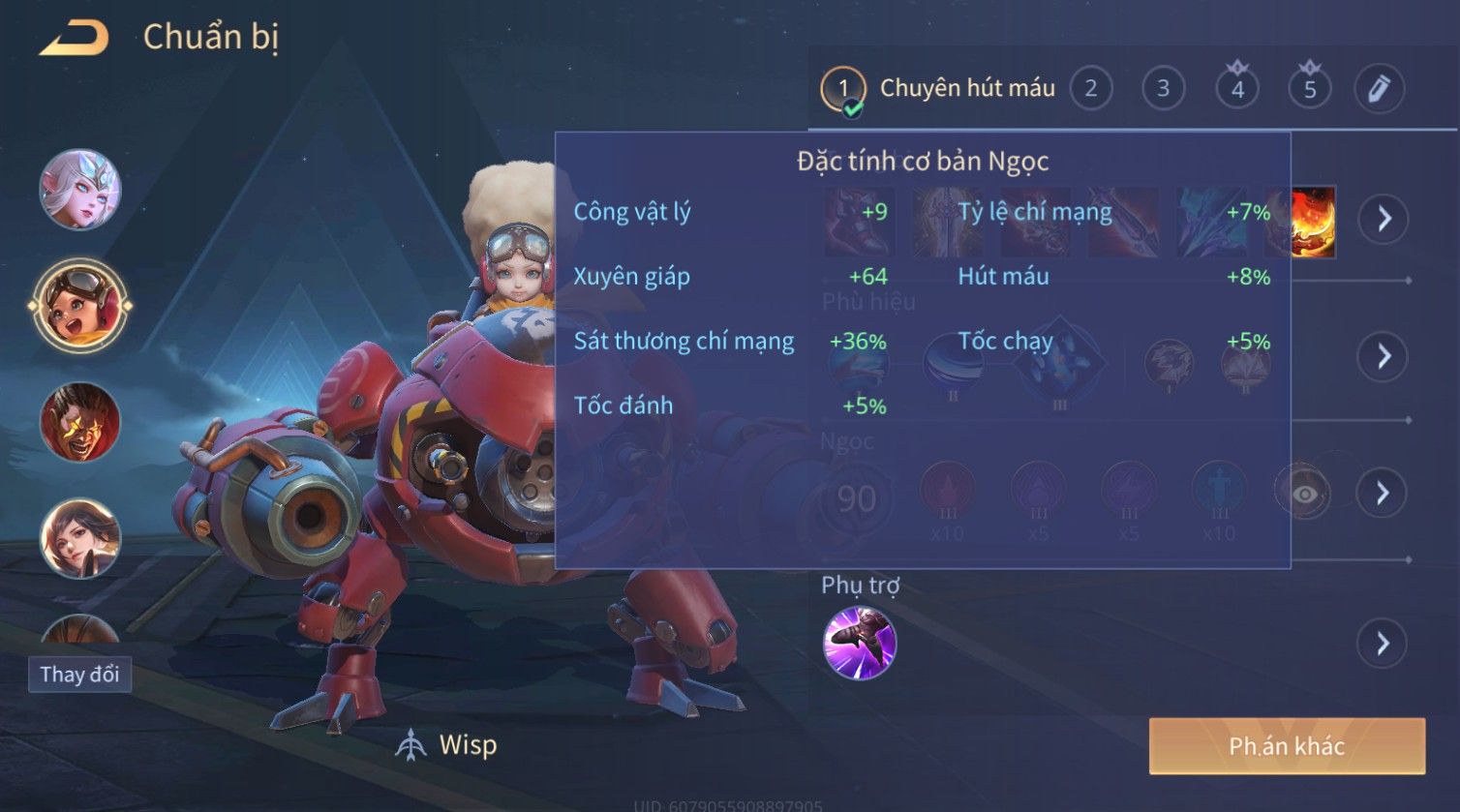This screenshot has width=1460, height=812.
Task: Open the Phù hiệu details arrow
Action: tap(1384, 356)
